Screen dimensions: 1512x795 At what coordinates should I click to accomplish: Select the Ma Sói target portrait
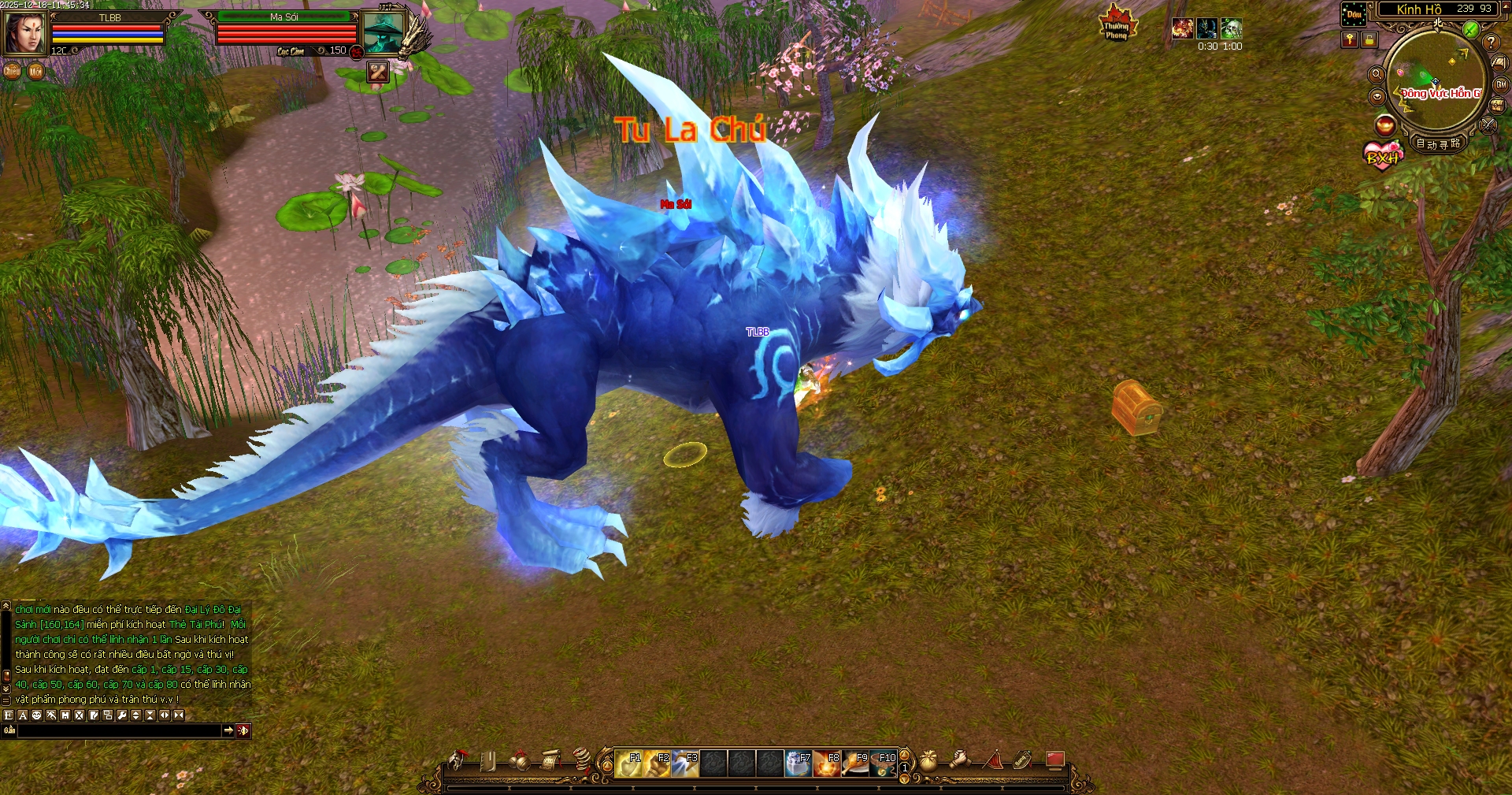(x=383, y=32)
